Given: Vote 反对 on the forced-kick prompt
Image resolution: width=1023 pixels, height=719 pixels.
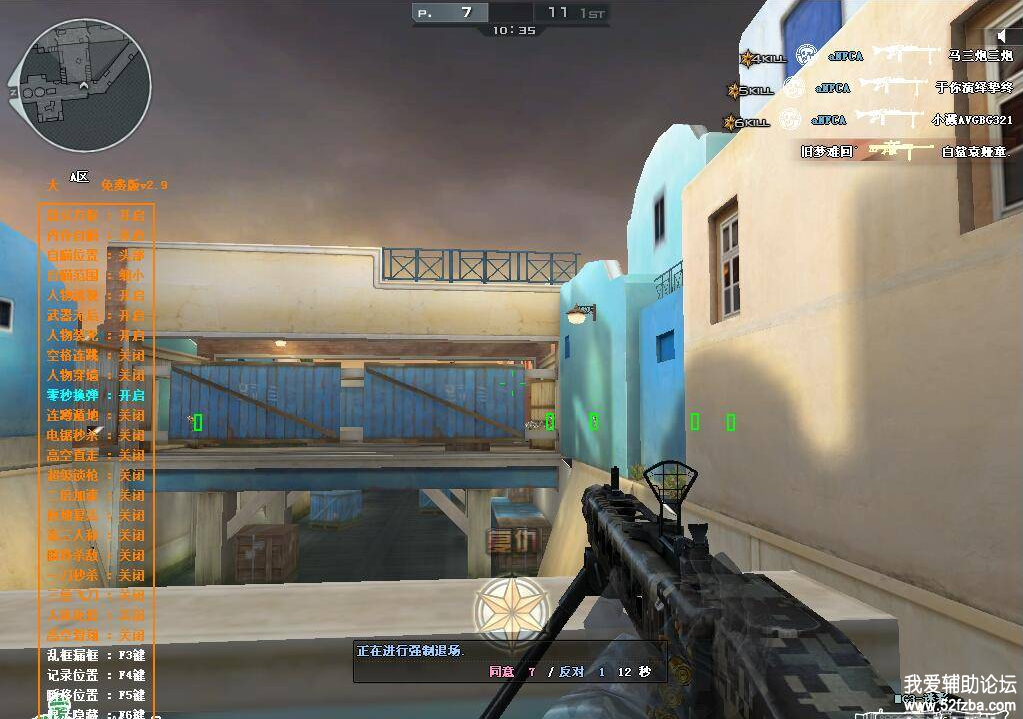Looking at the screenshot, I should tap(572, 671).
